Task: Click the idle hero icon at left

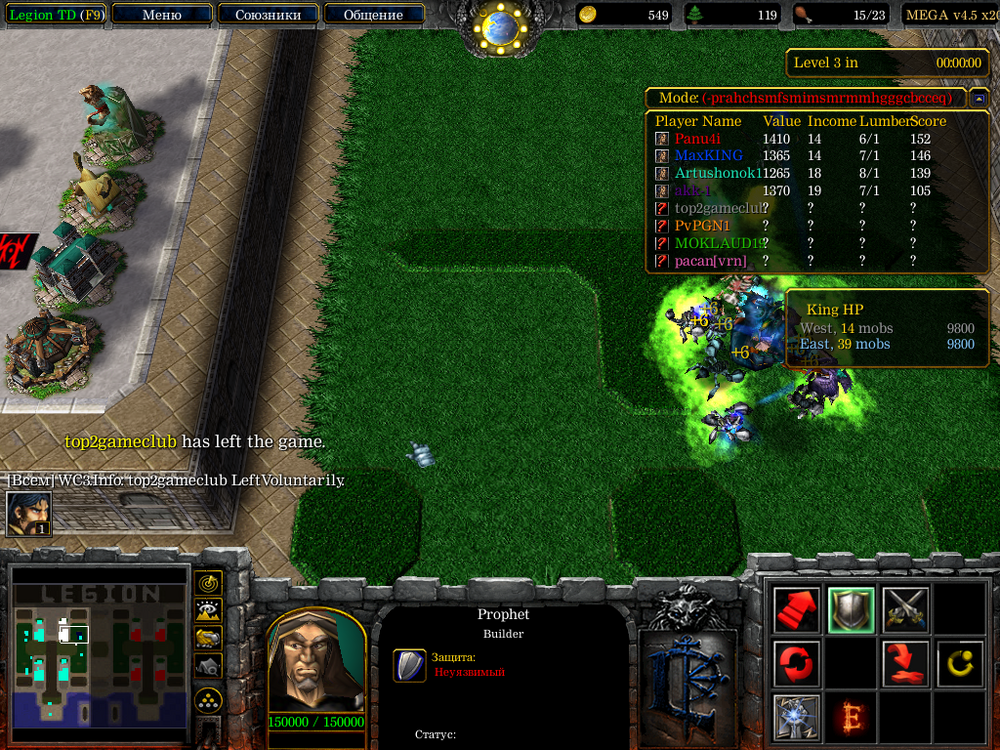Action: click(29, 514)
